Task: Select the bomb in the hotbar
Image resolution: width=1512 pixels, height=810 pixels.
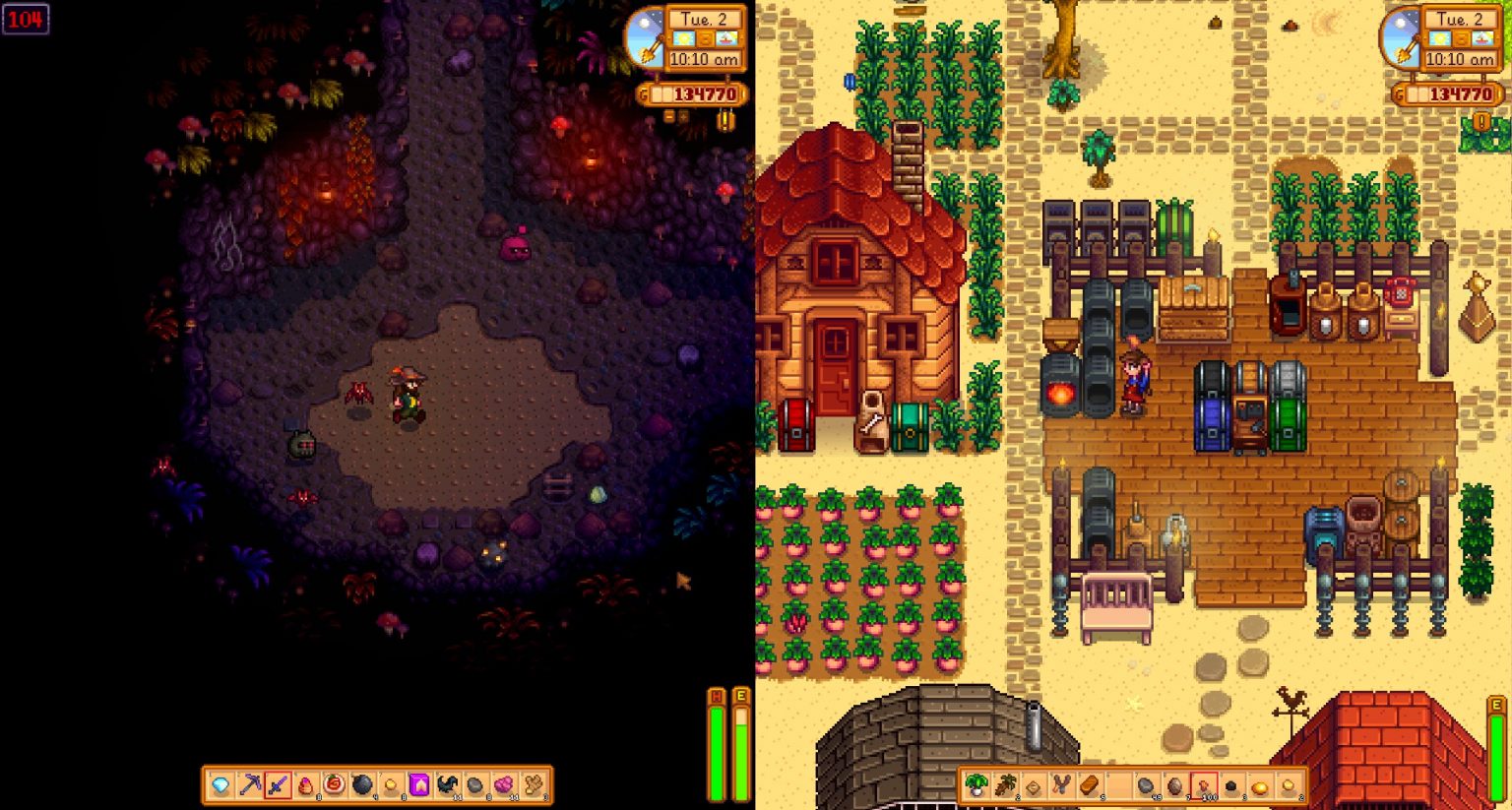Action: click(x=362, y=785)
